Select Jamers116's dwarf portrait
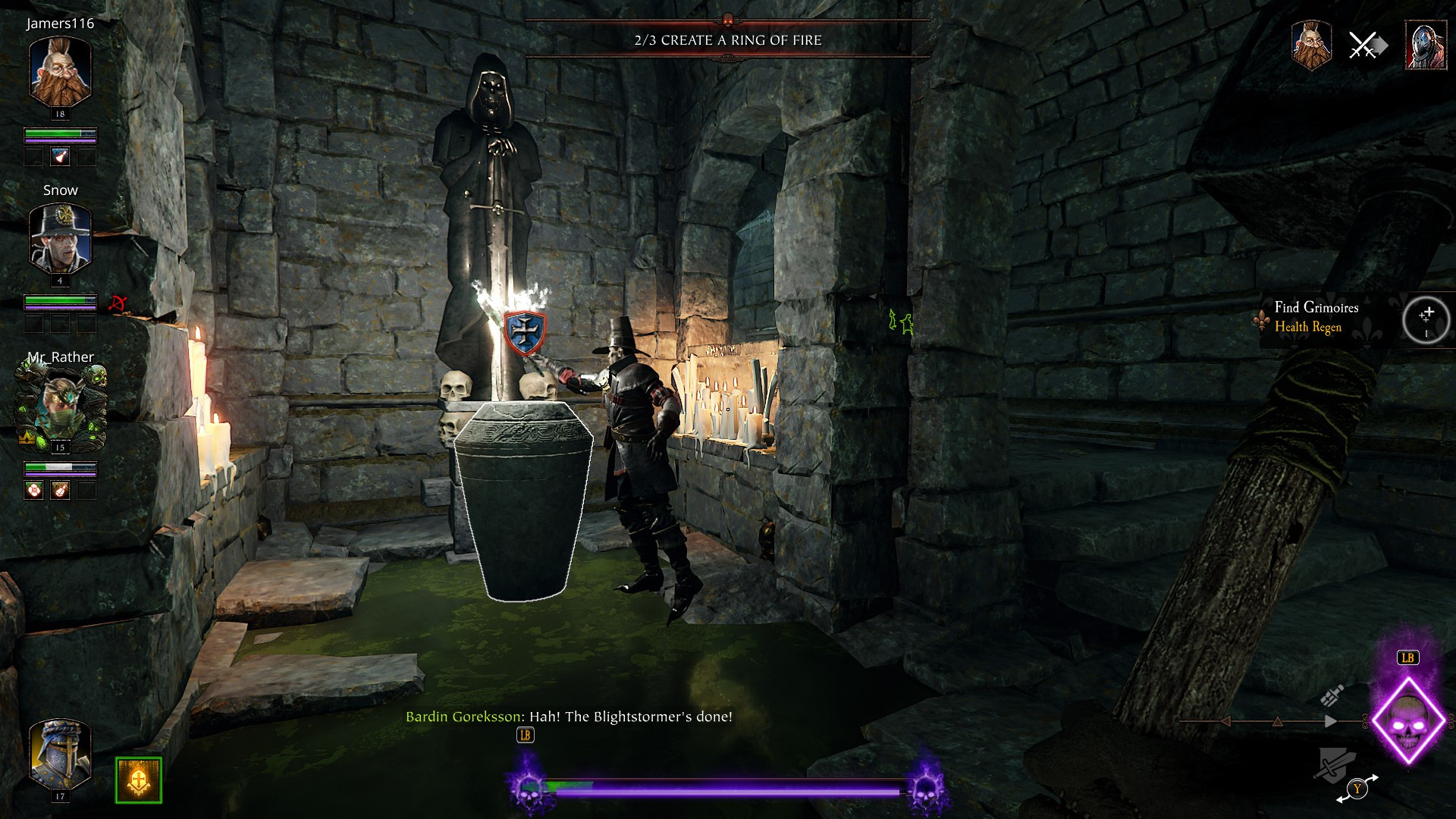This screenshot has width=1456, height=819. point(60,72)
